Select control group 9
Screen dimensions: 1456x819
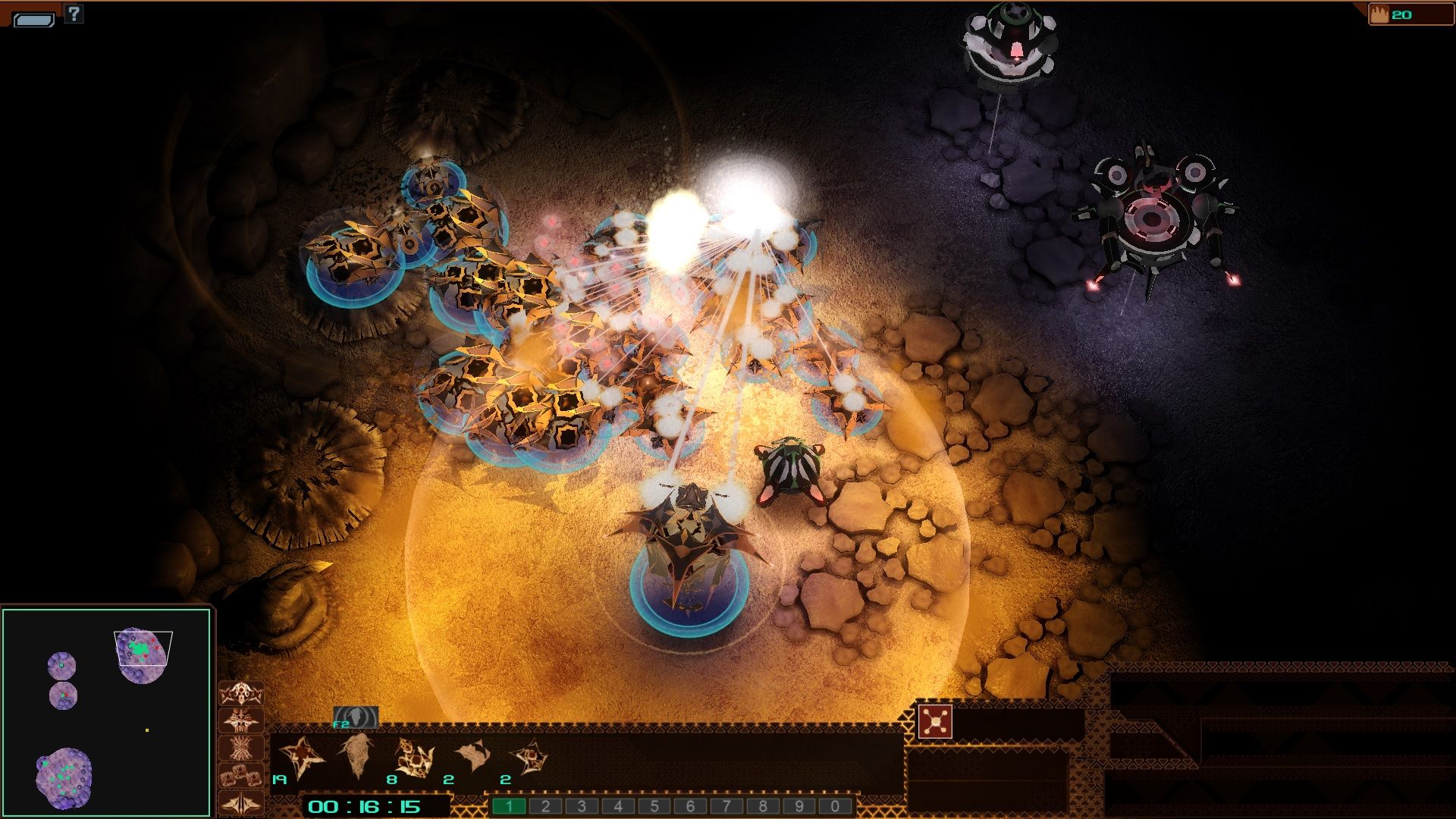(x=799, y=806)
